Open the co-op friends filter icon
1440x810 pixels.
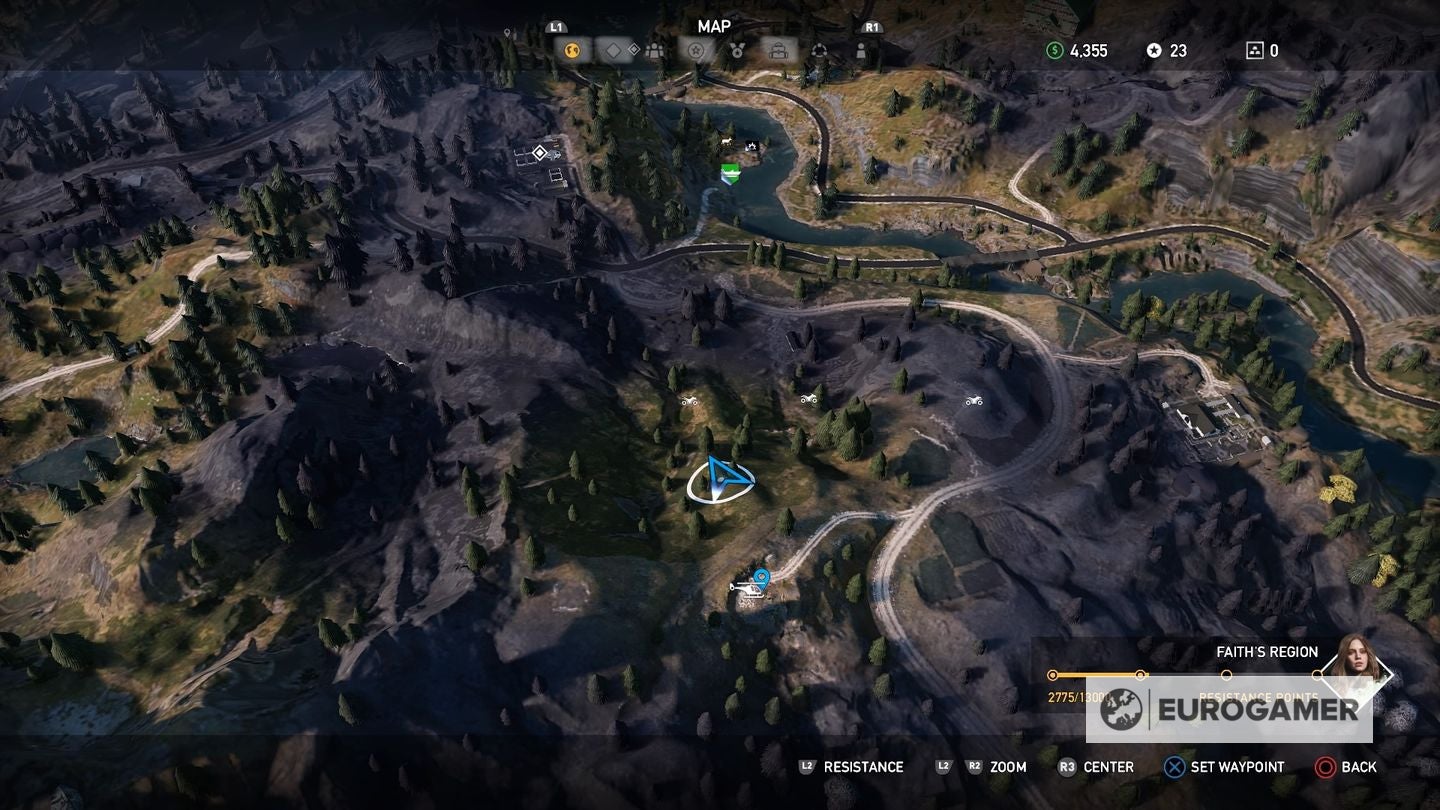(x=654, y=52)
